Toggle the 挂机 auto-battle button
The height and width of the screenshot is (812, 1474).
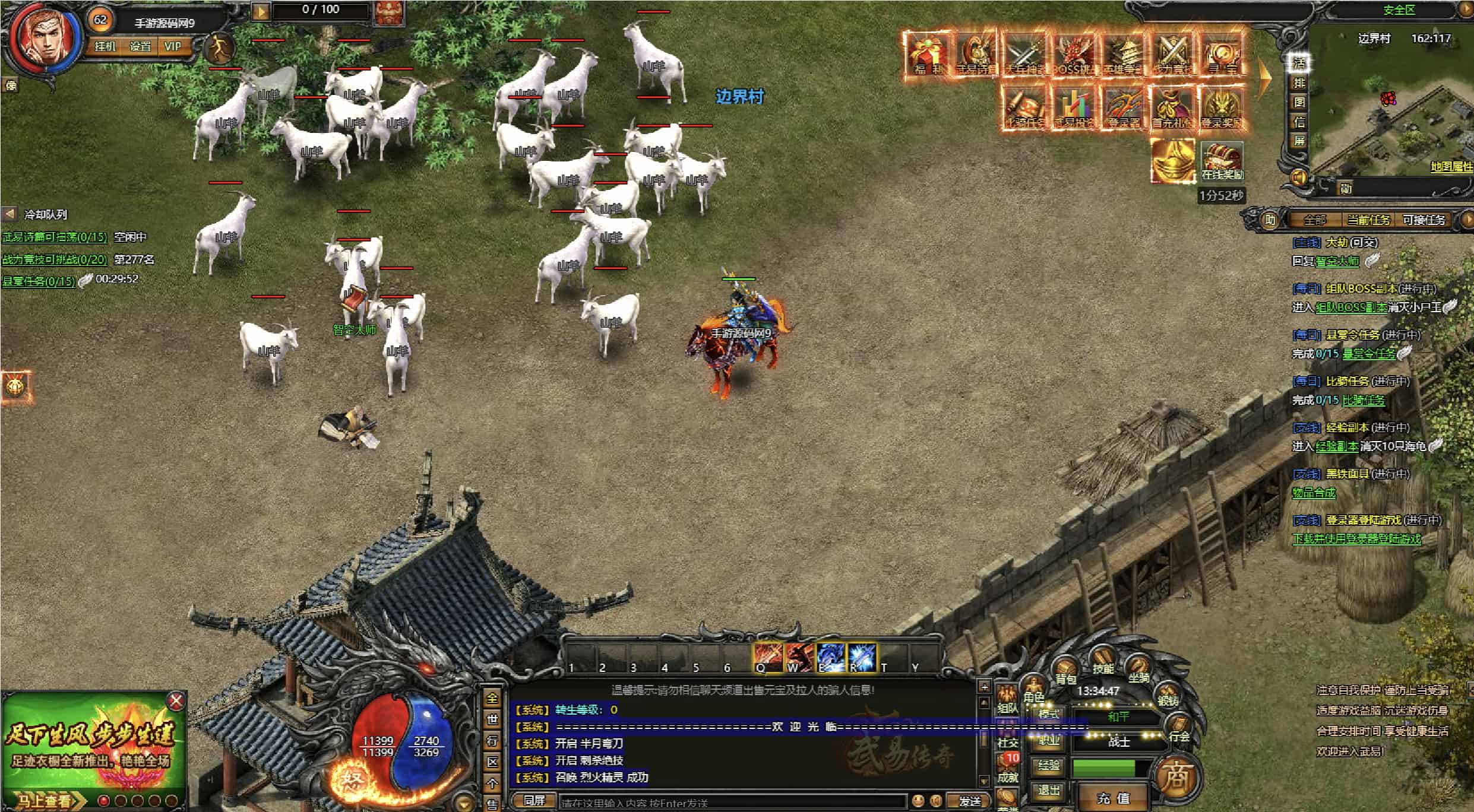pos(105,46)
